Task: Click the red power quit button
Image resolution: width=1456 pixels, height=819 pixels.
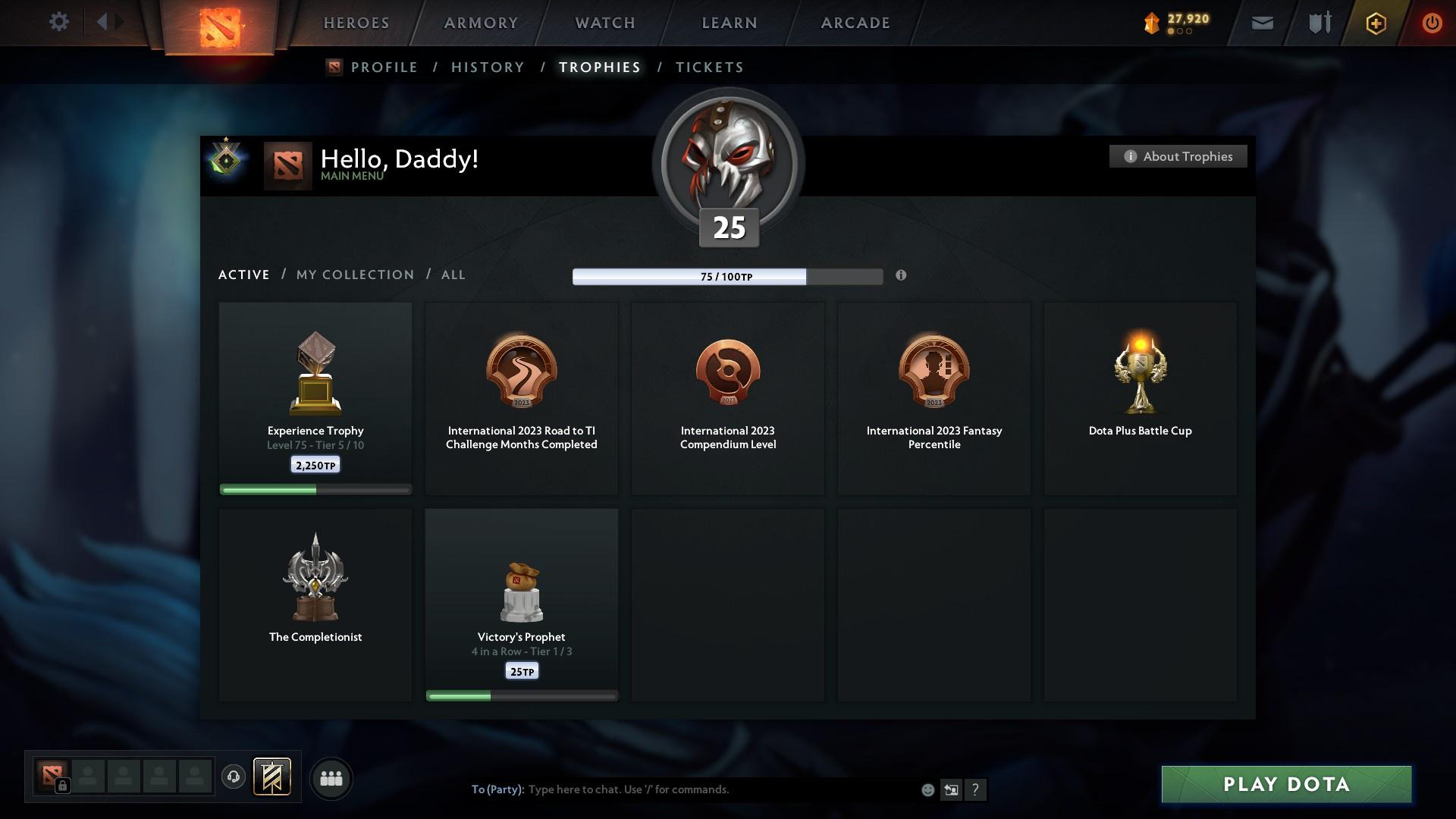Action: [x=1431, y=23]
